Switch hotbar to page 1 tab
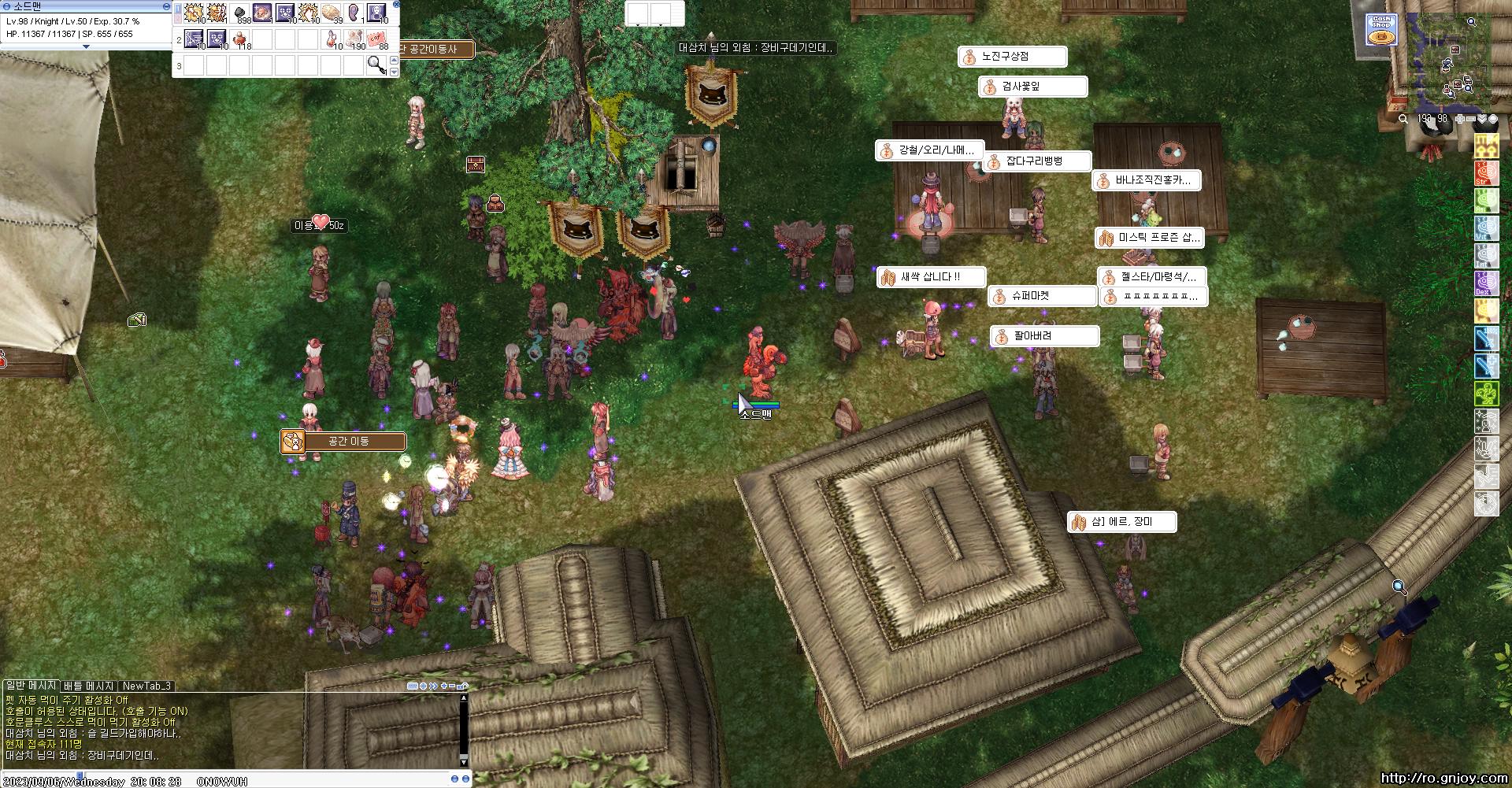The image size is (1512, 788). click(179, 9)
